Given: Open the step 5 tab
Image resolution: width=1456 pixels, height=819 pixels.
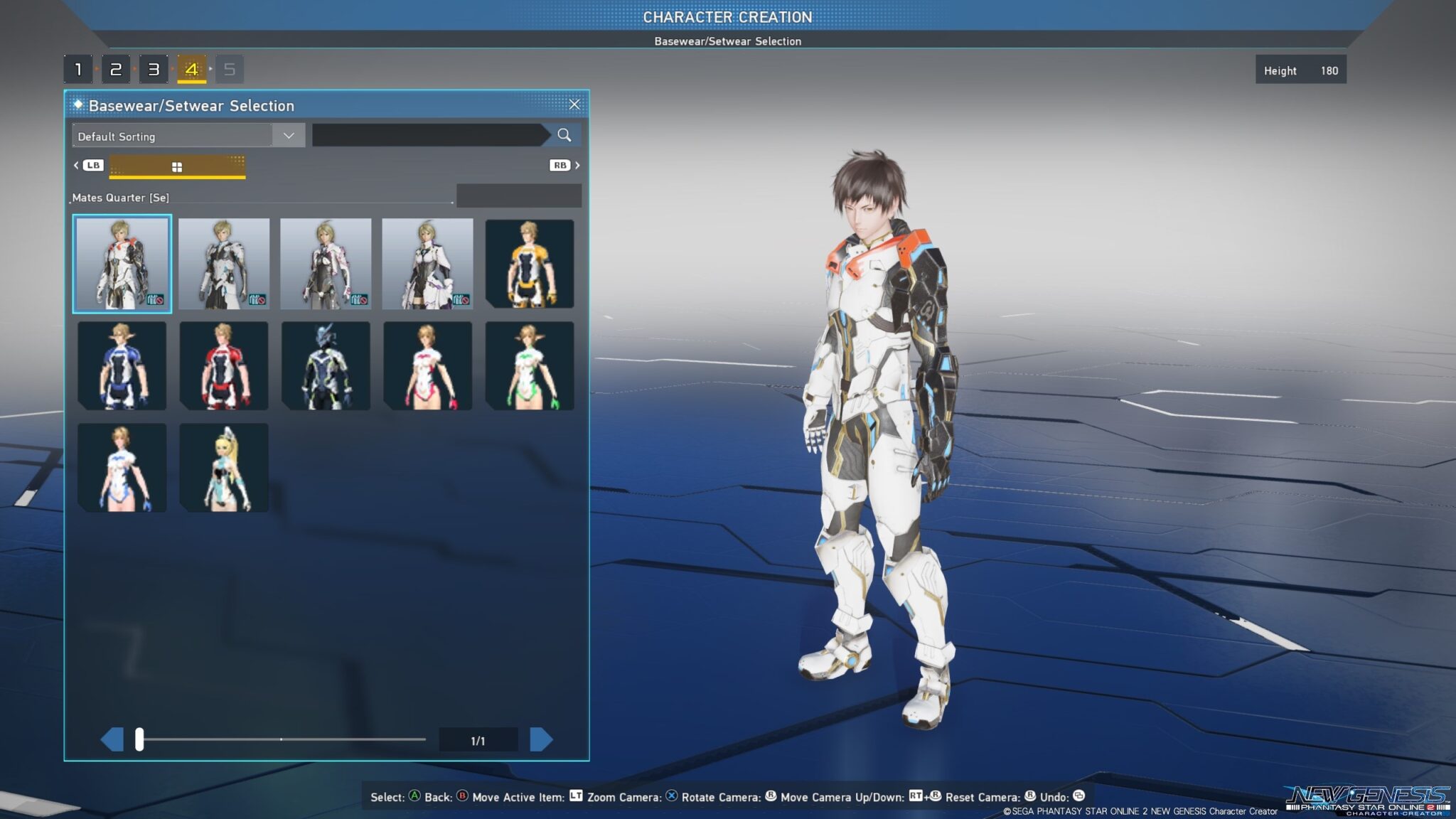Looking at the screenshot, I should pyautogui.click(x=228, y=69).
